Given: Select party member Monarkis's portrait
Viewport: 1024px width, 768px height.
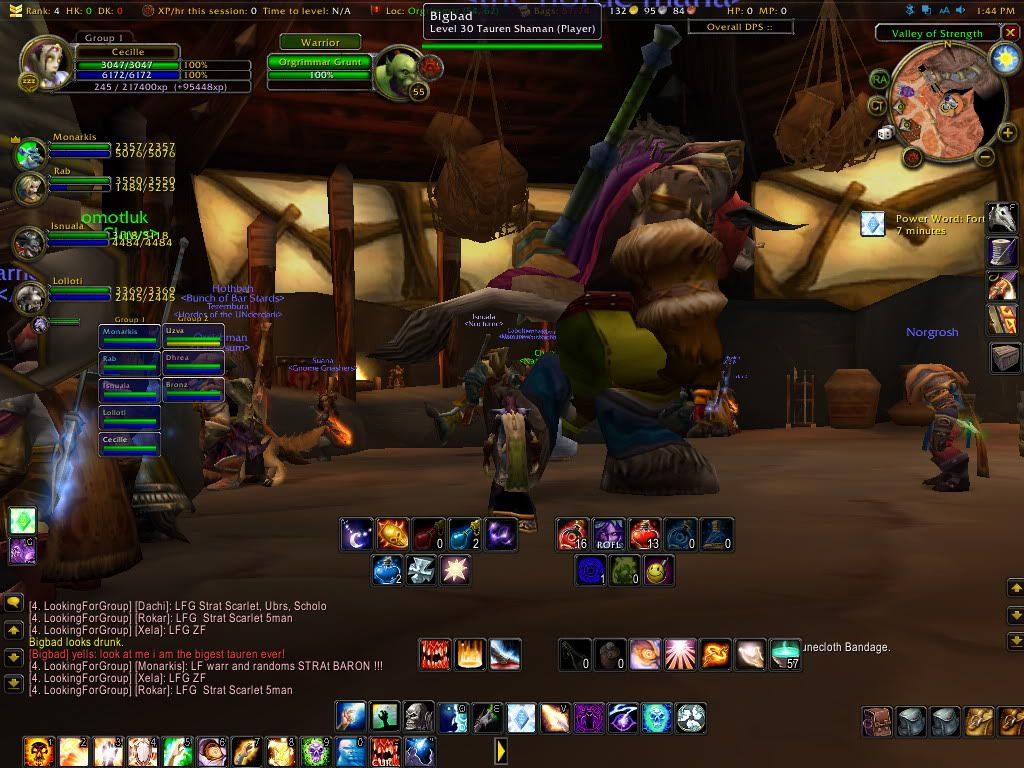Looking at the screenshot, I should tap(29, 154).
